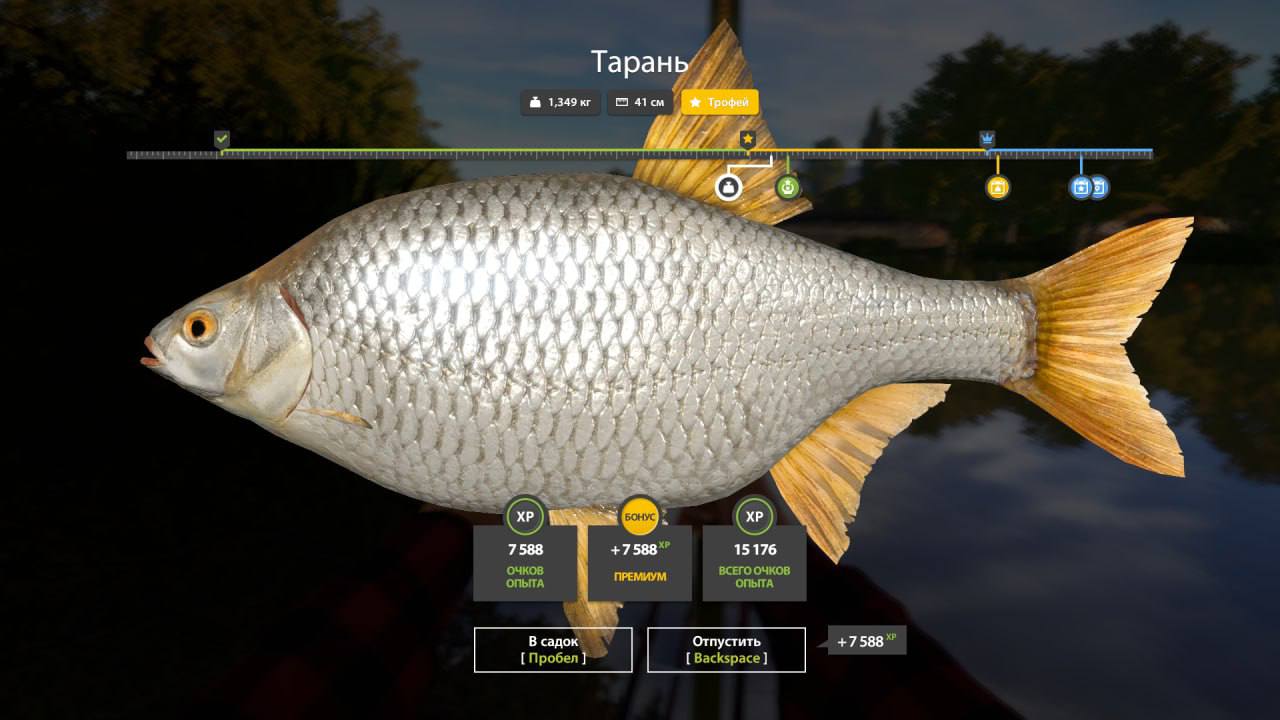This screenshot has width=1280, height=720.
Task: Select the yellow circular marker under the scale
Action: (997, 187)
